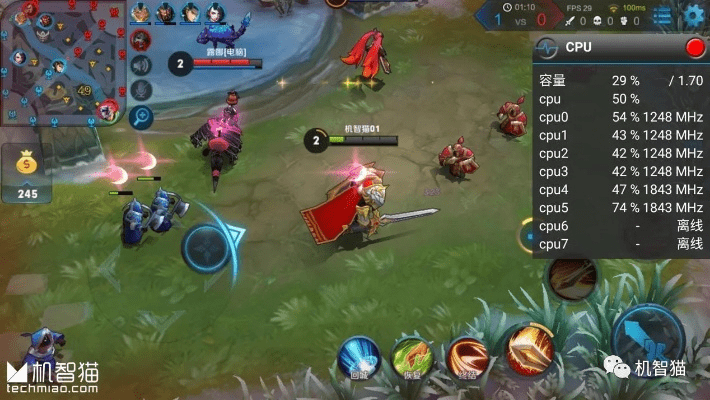Image resolution: width=710 pixels, height=400 pixels.
Task: Click the CPU monitor pulse icon
Action: 547,47
